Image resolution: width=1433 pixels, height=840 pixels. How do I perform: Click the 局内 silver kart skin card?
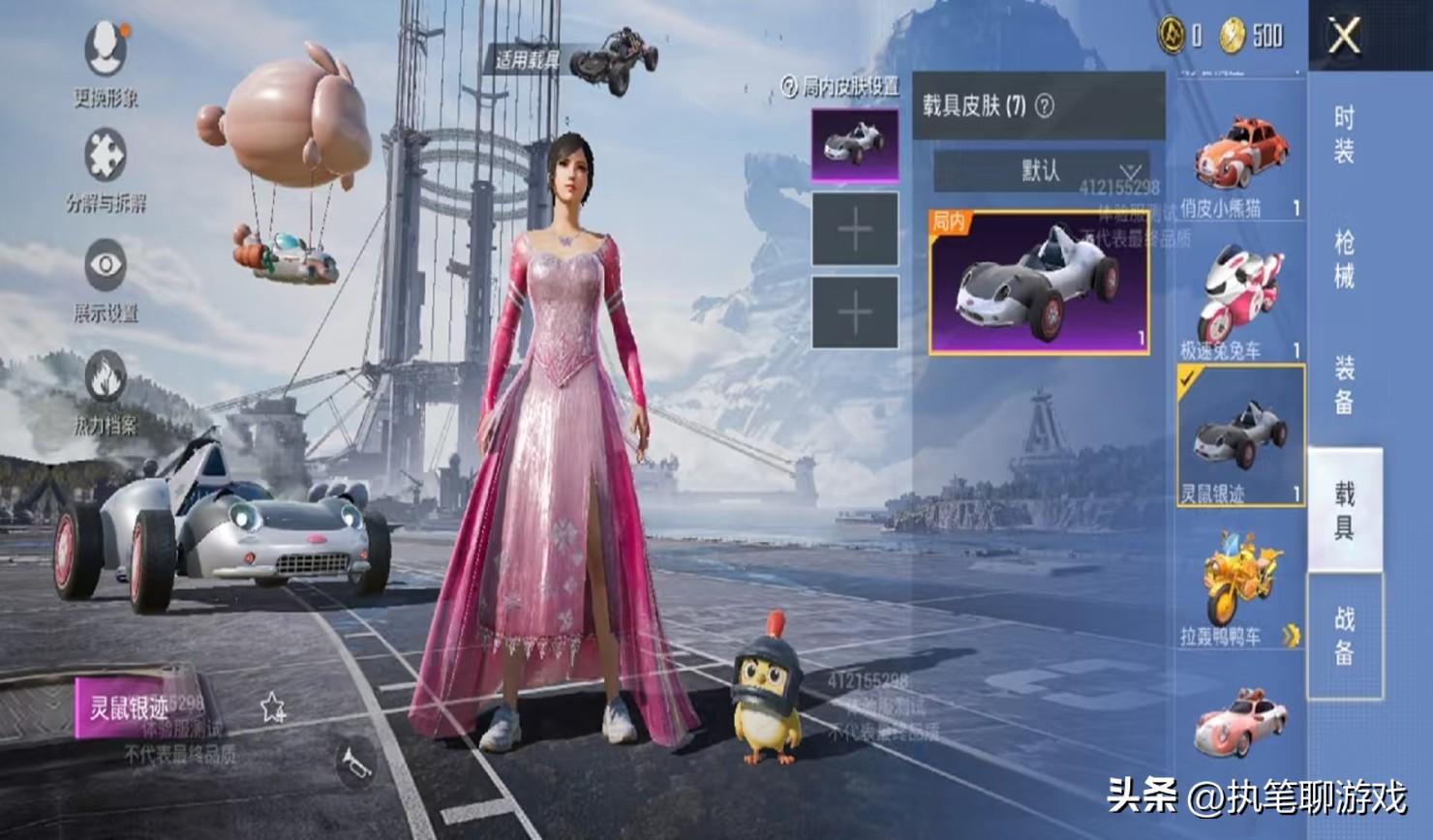pos(1039,283)
